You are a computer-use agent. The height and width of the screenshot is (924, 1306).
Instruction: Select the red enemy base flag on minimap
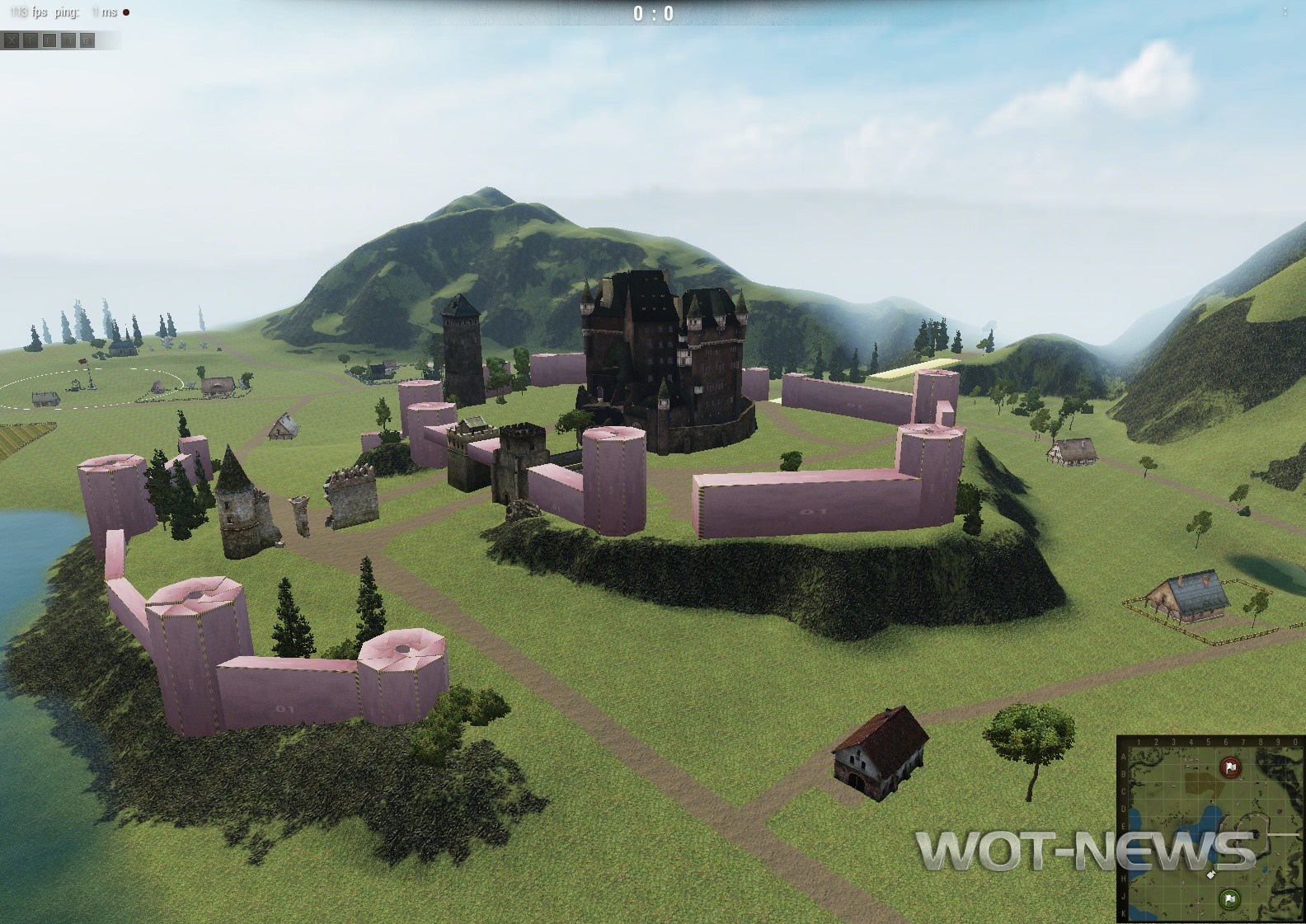[x=1231, y=767]
